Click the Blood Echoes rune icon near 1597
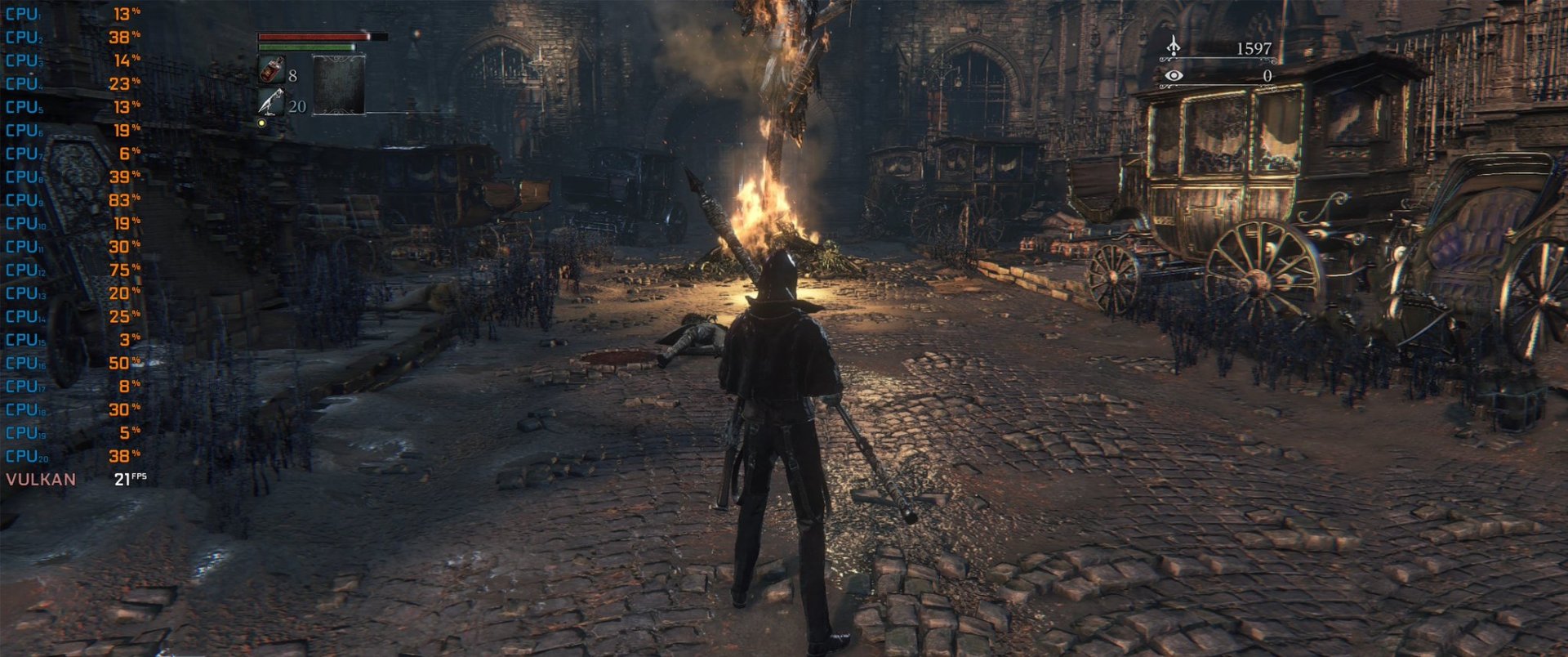Image resolution: width=1568 pixels, height=657 pixels. pyautogui.click(x=1174, y=47)
